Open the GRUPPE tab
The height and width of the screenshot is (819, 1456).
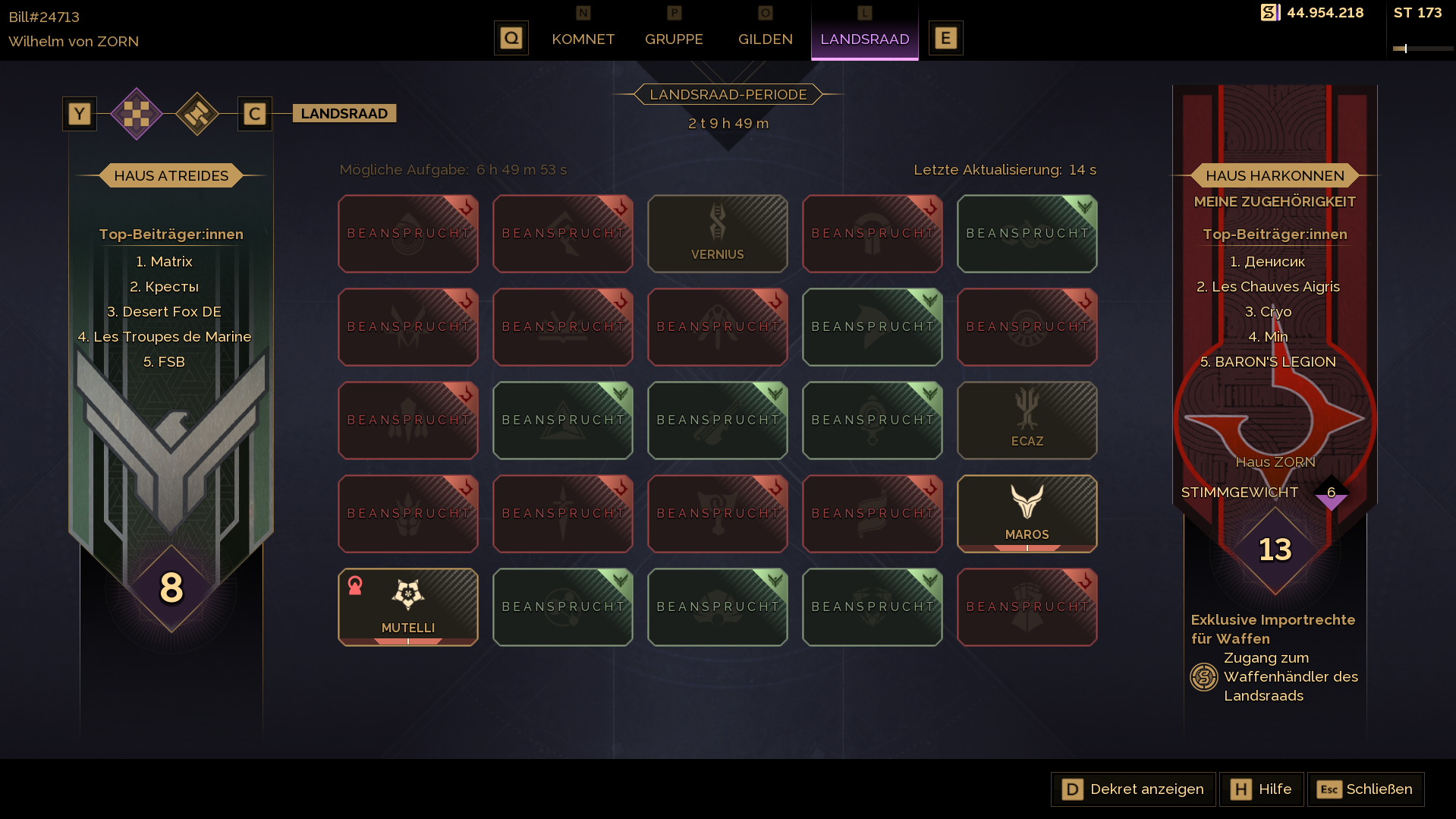(x=674, y=39)
